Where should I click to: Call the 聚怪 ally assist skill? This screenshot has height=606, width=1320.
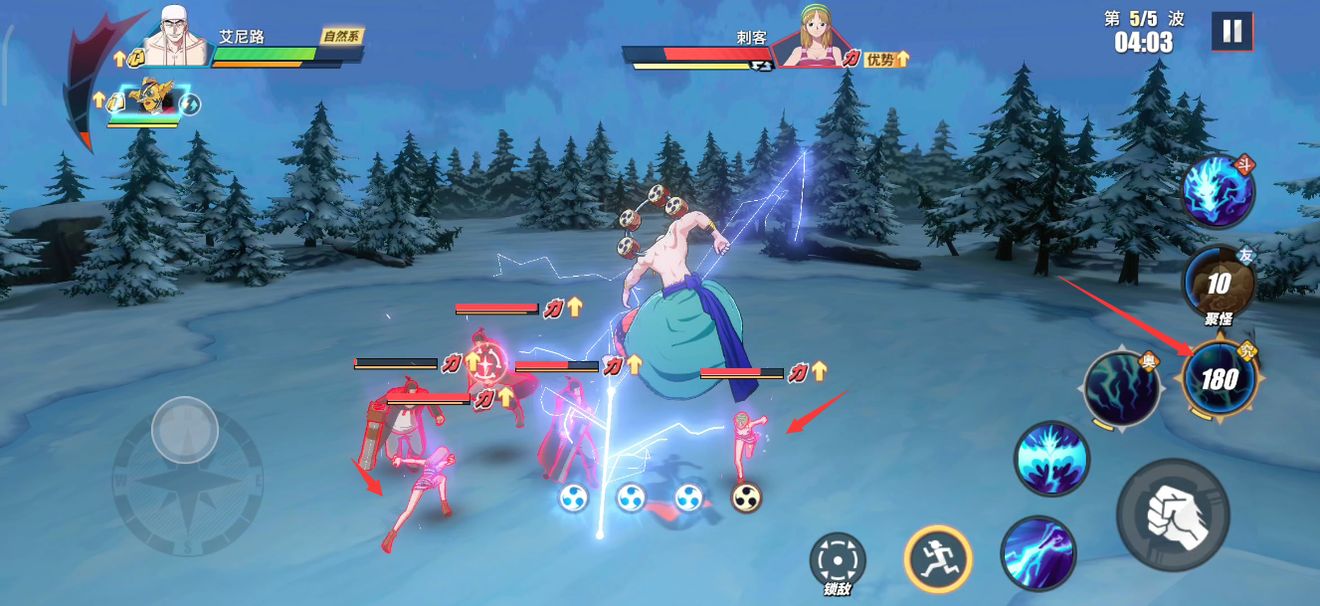point(1217,284)
